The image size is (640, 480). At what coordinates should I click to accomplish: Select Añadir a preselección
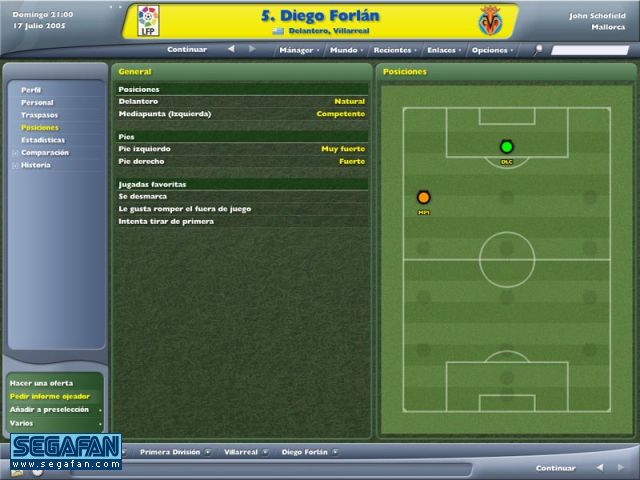click(x=49, y=409)
